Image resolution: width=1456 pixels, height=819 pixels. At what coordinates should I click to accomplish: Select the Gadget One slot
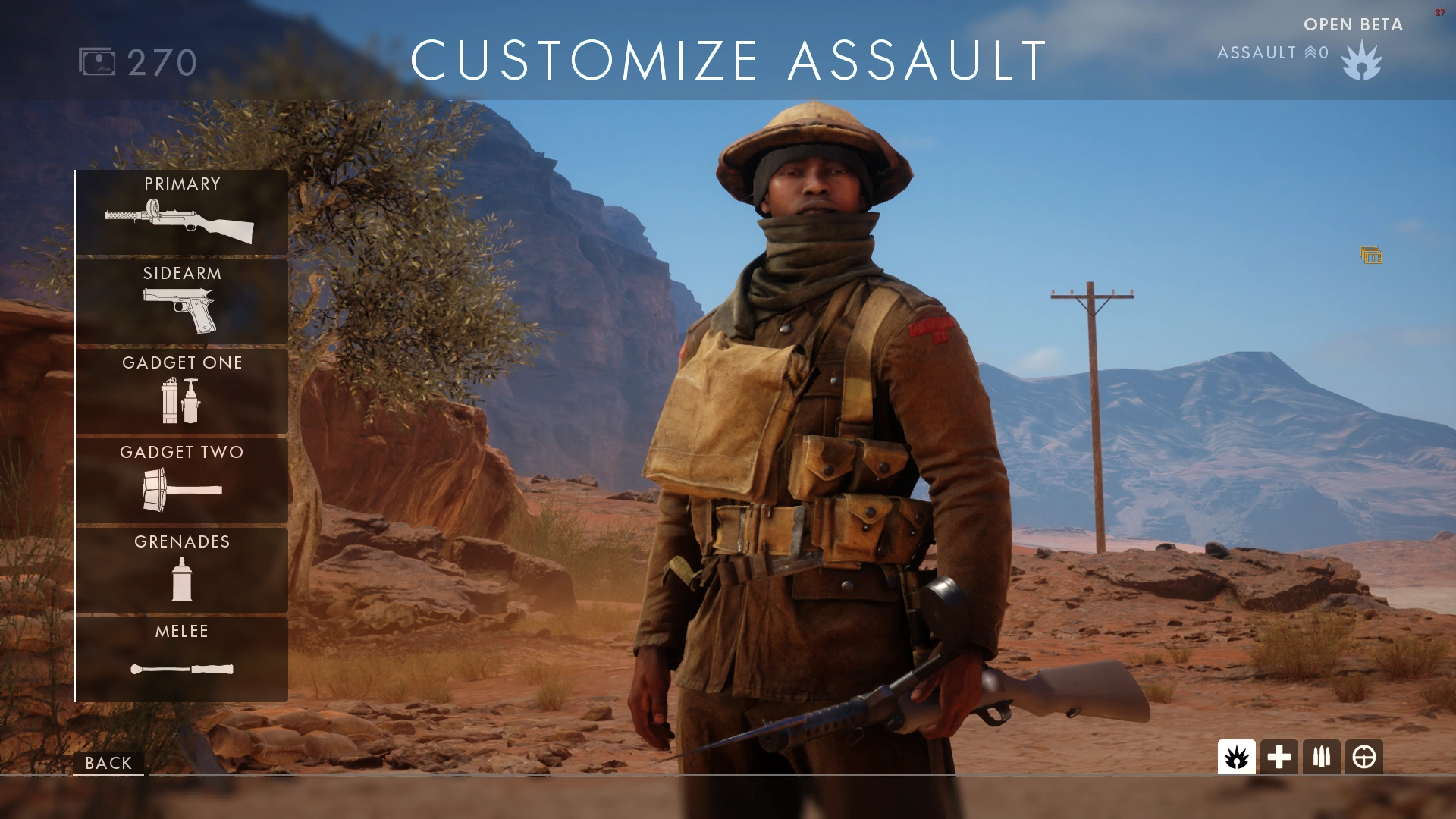(180, 391)
